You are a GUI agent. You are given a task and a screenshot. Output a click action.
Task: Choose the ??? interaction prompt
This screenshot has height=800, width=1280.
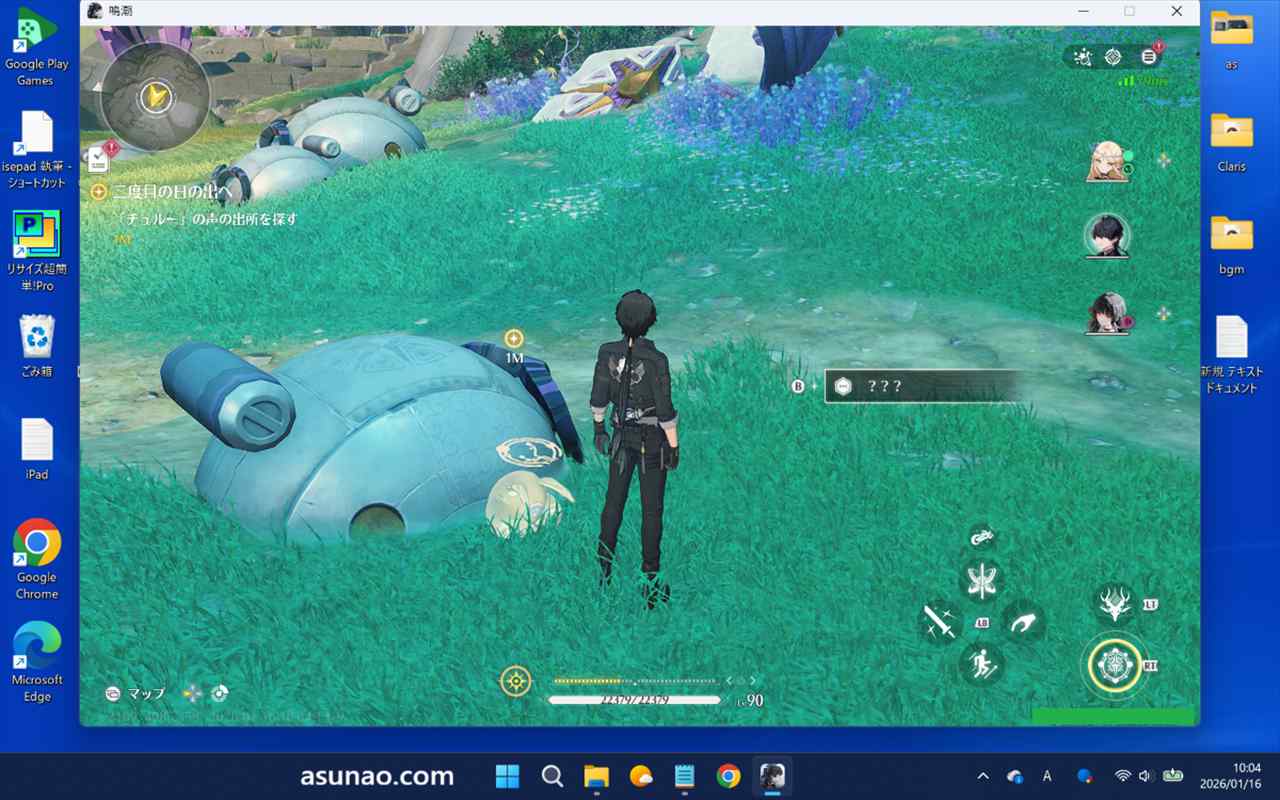click(920, 386)
